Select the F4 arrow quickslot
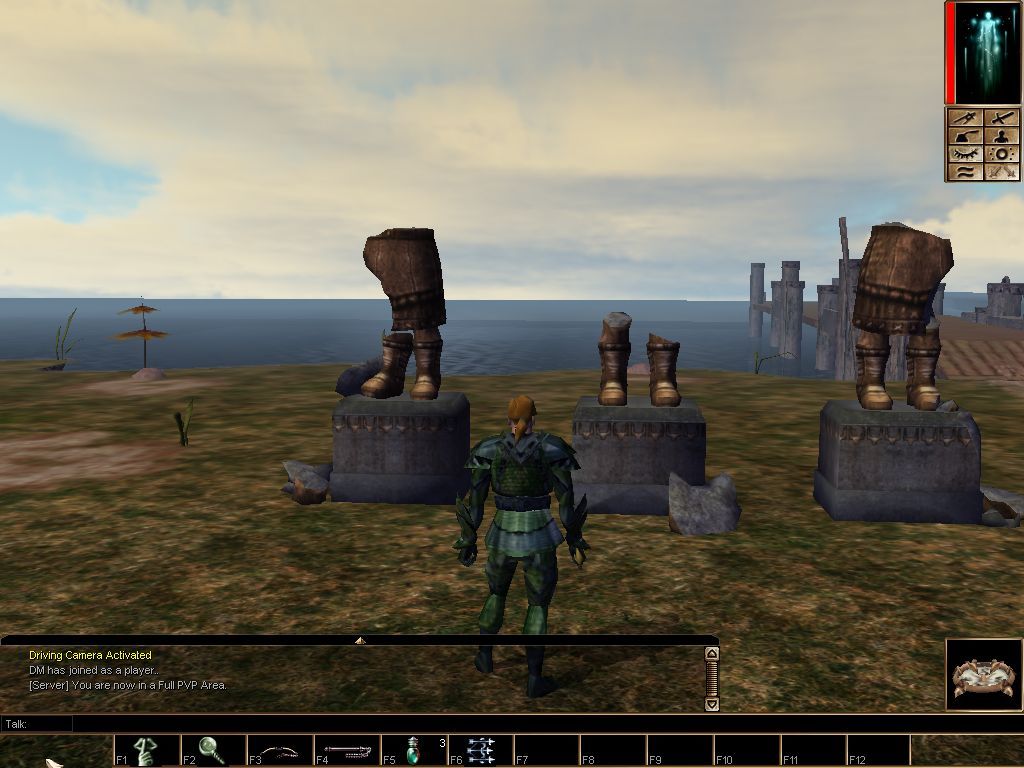1024x768 pixels. 346,750
